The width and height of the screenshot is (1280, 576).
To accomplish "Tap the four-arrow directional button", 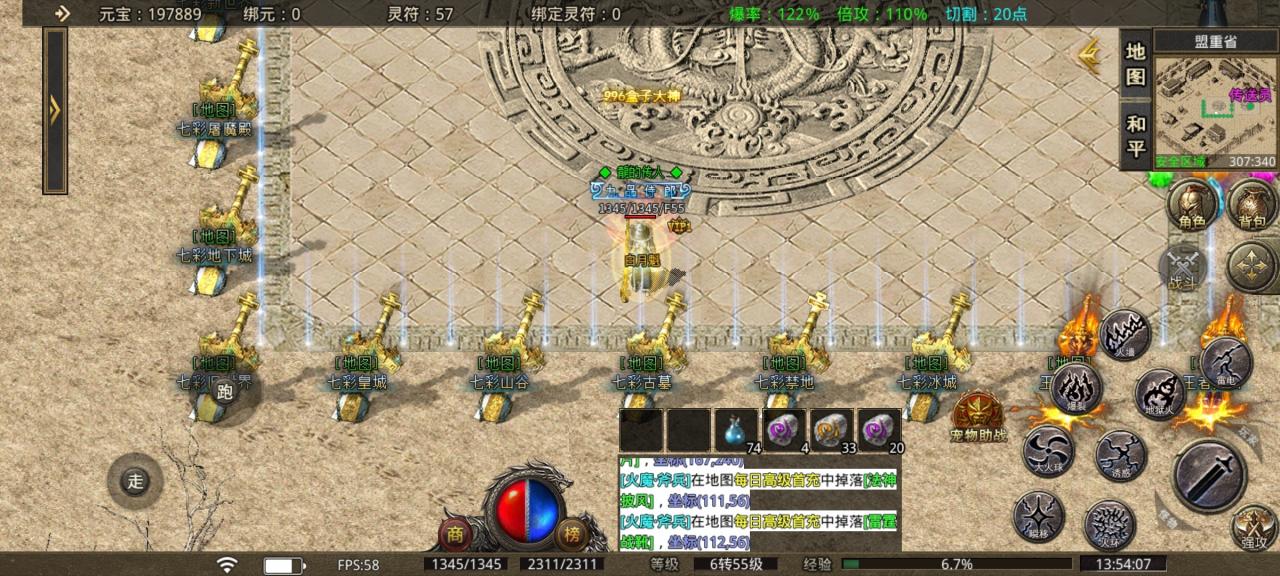I will (x=1252, y=267).
